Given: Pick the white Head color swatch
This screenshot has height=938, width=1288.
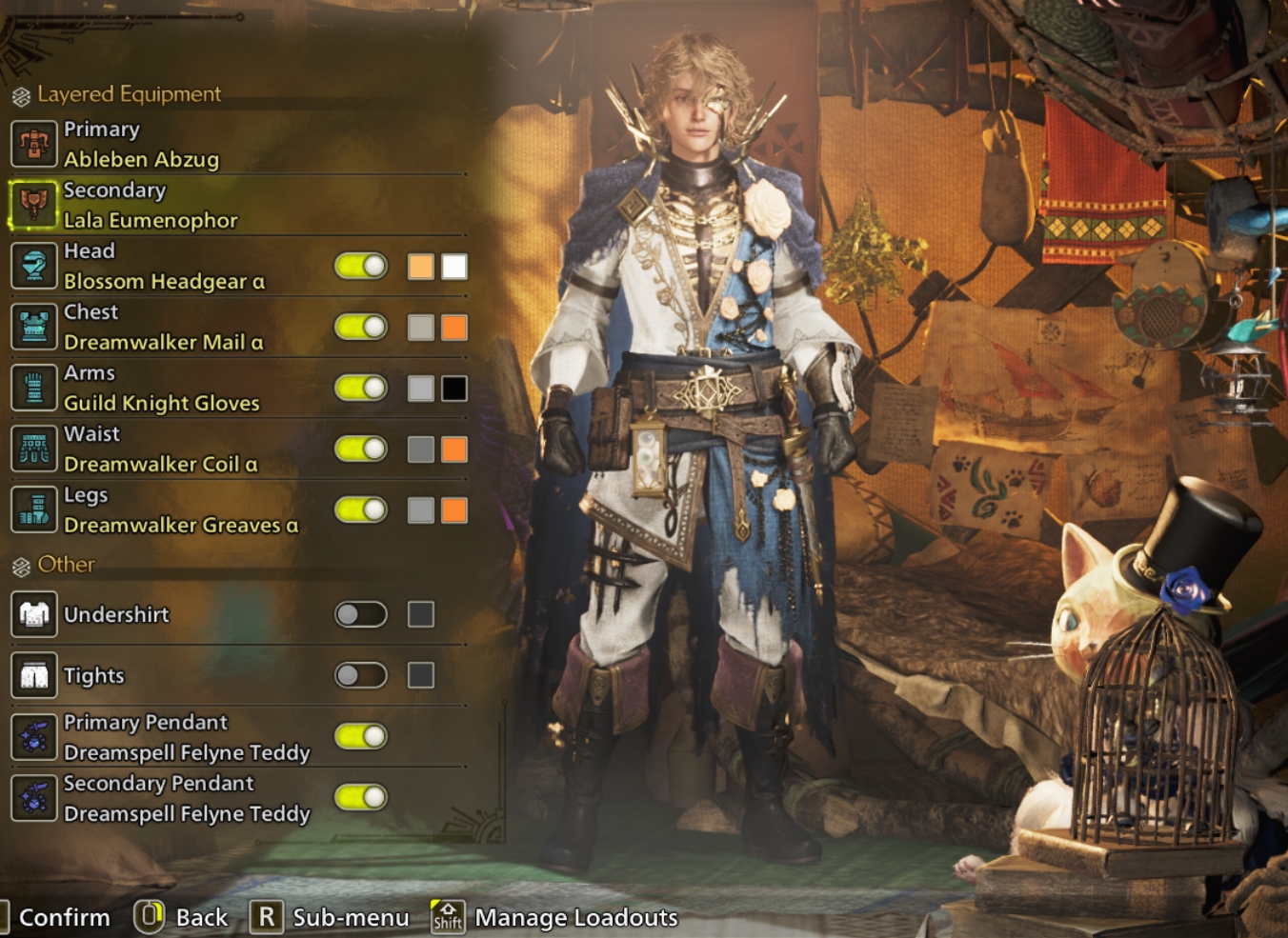Looking at the screenshot, I should 454,267.
